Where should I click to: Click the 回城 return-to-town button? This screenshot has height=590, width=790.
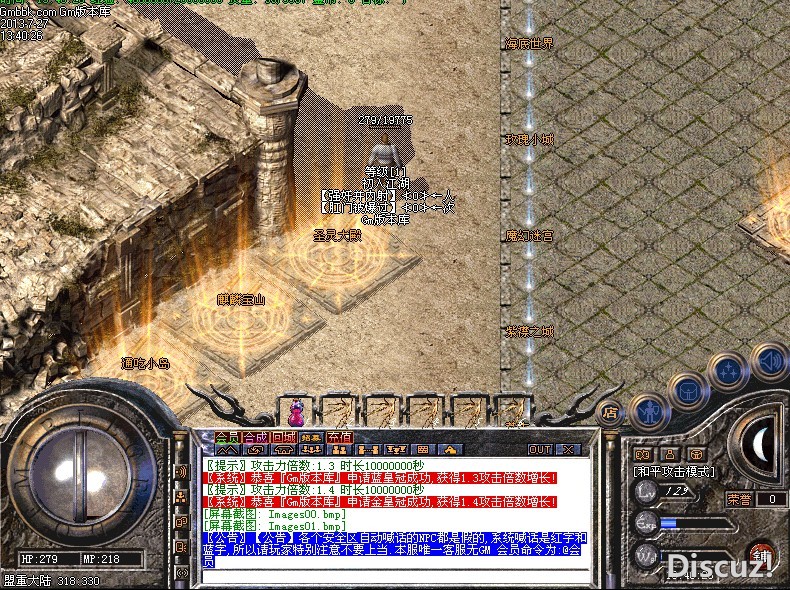coord(283,437)
